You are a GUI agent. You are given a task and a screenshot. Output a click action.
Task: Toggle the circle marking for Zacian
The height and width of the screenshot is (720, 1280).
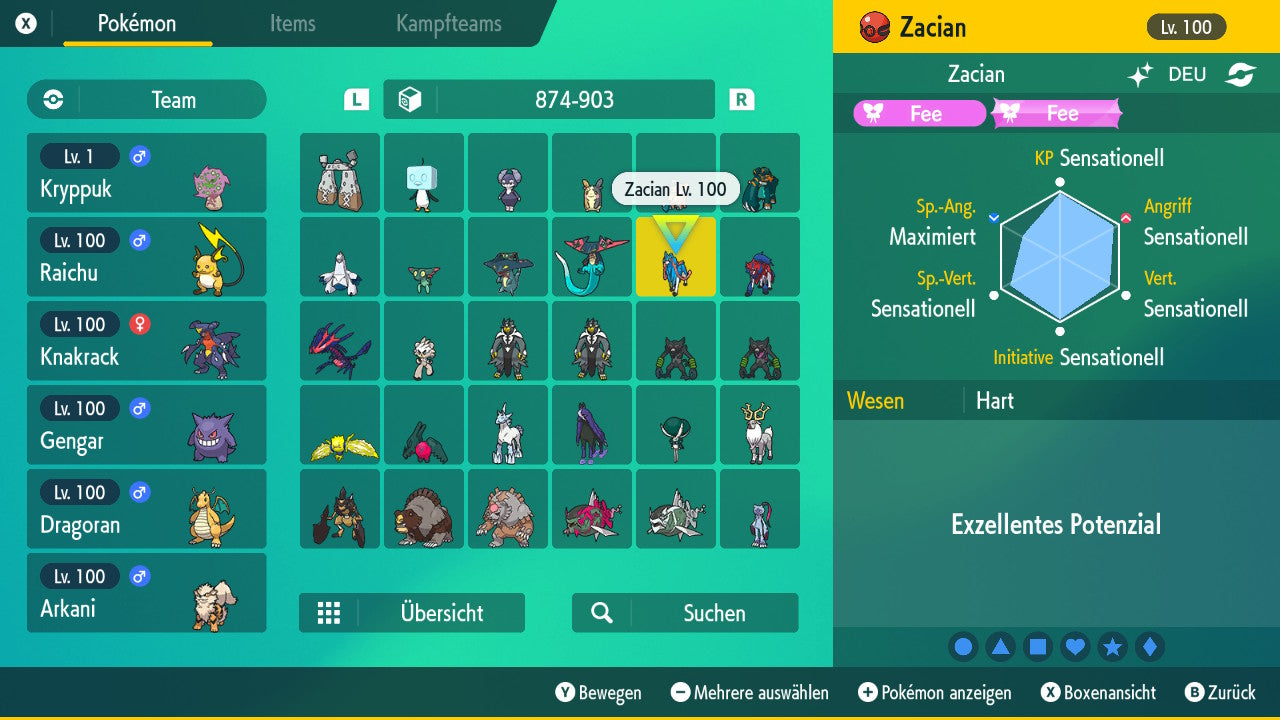(x=963, y=646)
